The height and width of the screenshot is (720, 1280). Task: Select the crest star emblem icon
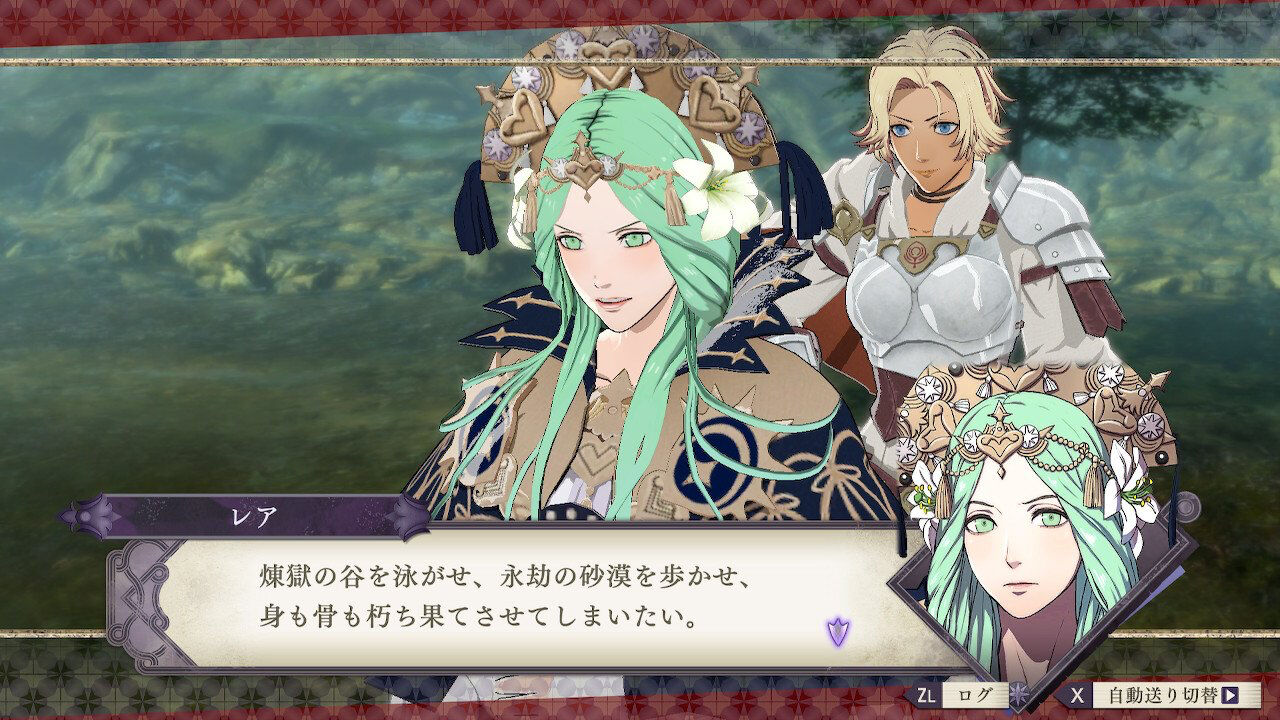(x=1016, y=693)
